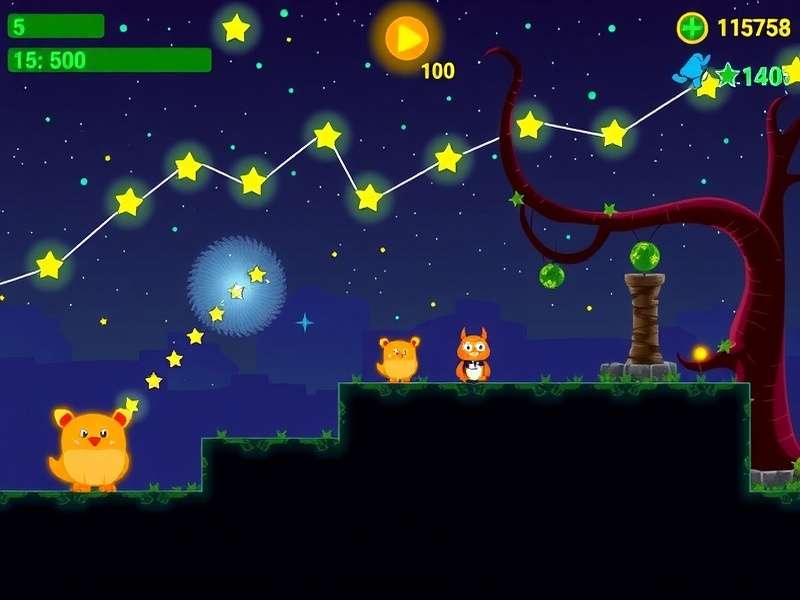This screenshot has width=800, height=600.
Task: Click the orange play button
Action: [407, 38]
